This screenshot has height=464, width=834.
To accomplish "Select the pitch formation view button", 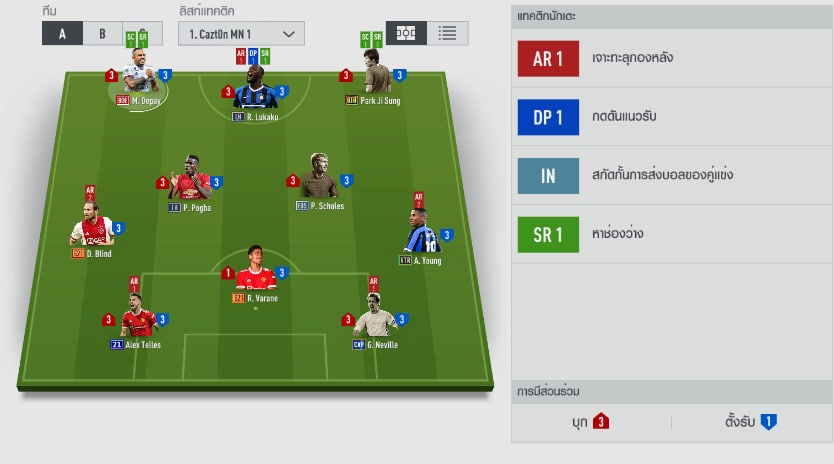I will click(x=406, y=32).
